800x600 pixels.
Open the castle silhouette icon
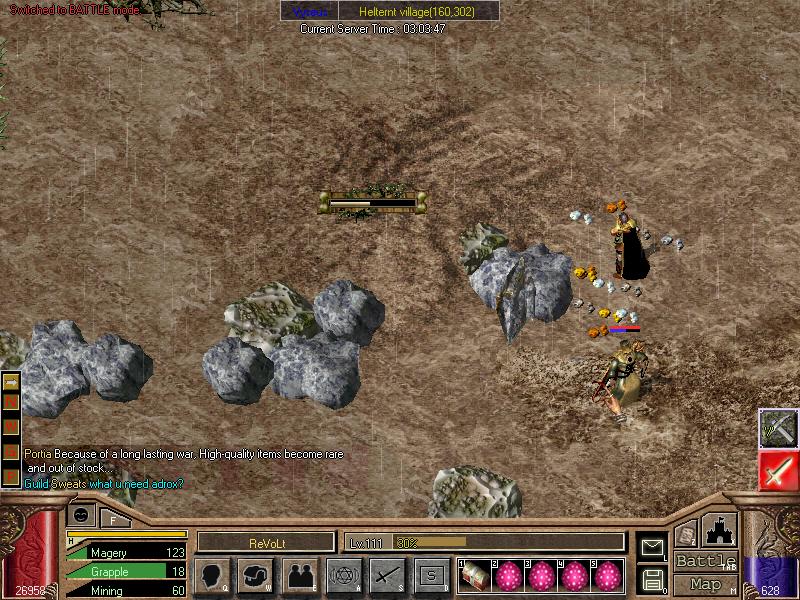coord(721,531)
